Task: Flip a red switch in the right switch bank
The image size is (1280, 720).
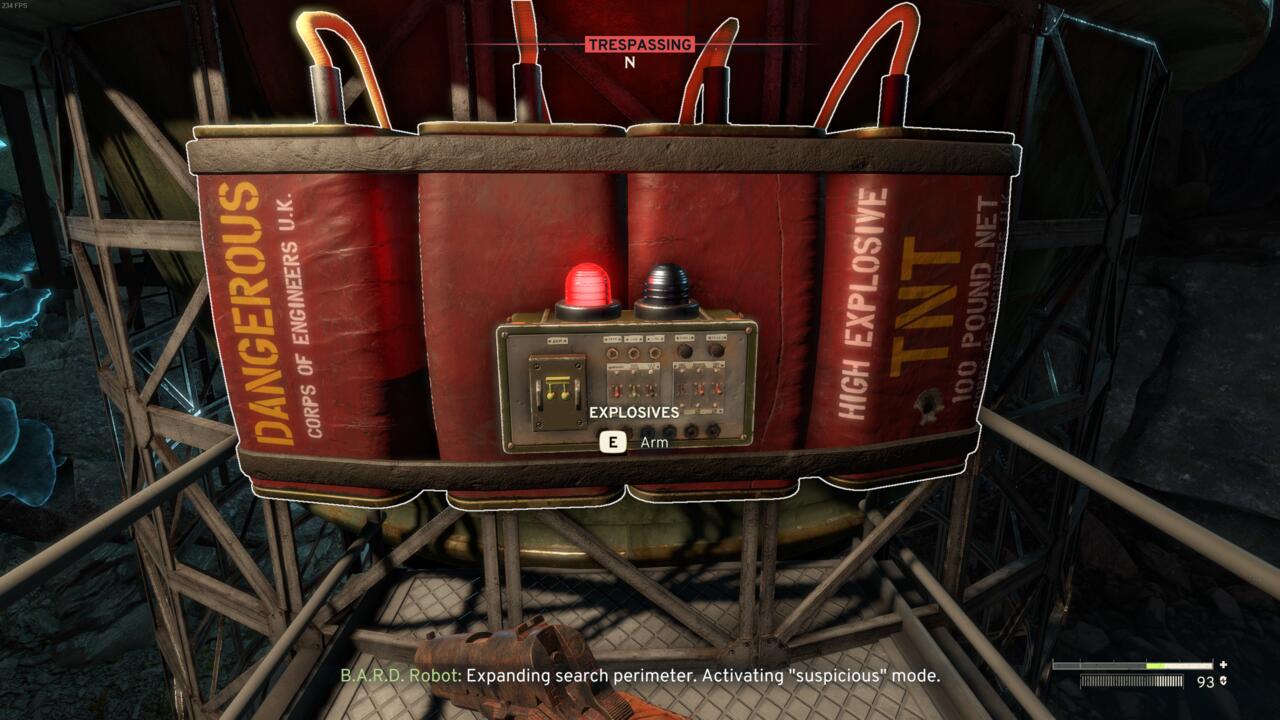Action: [701, 389]
